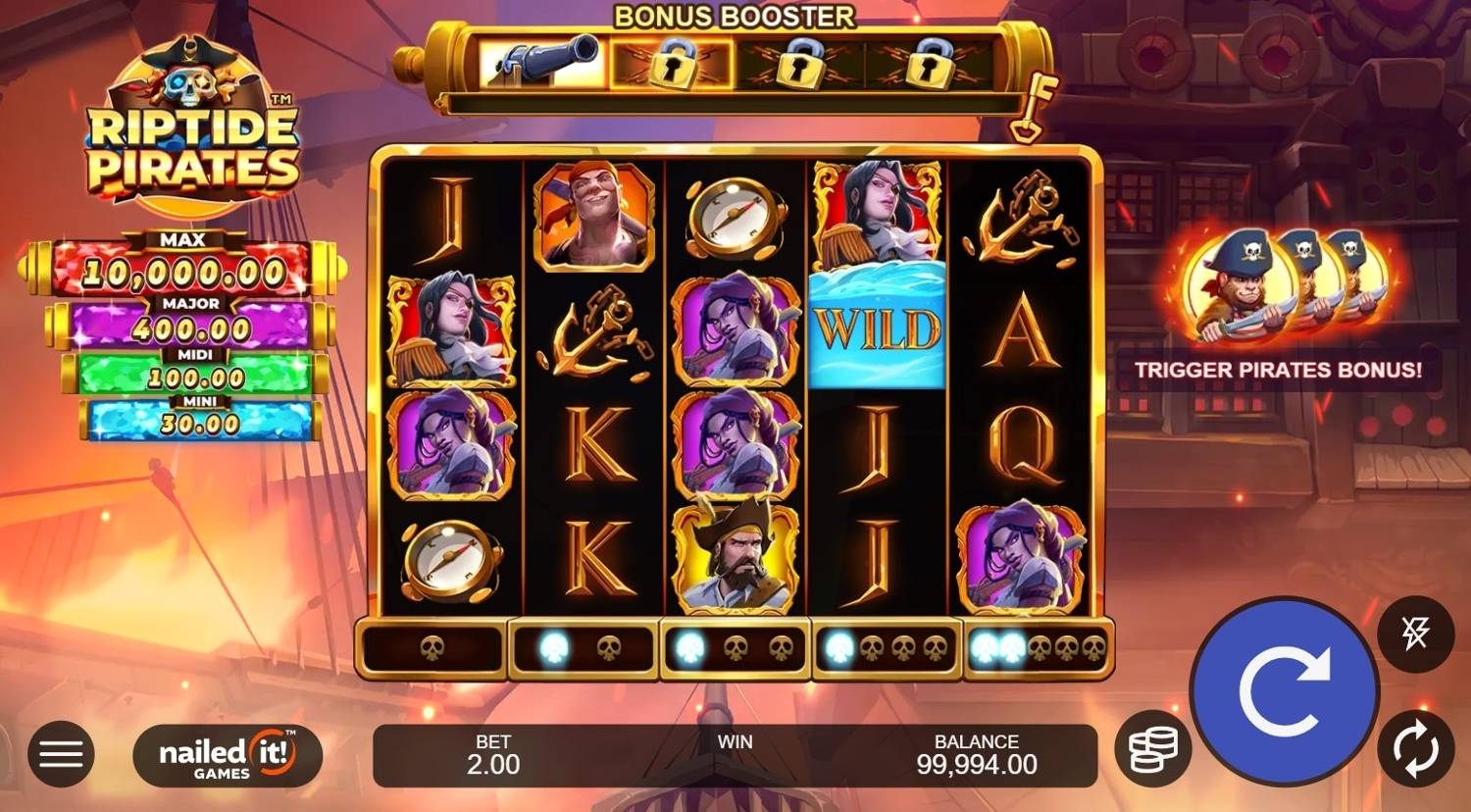Screen dimensions: 1471x812
Task: Spin the reels with the blue button
Action: (1284, 691)
